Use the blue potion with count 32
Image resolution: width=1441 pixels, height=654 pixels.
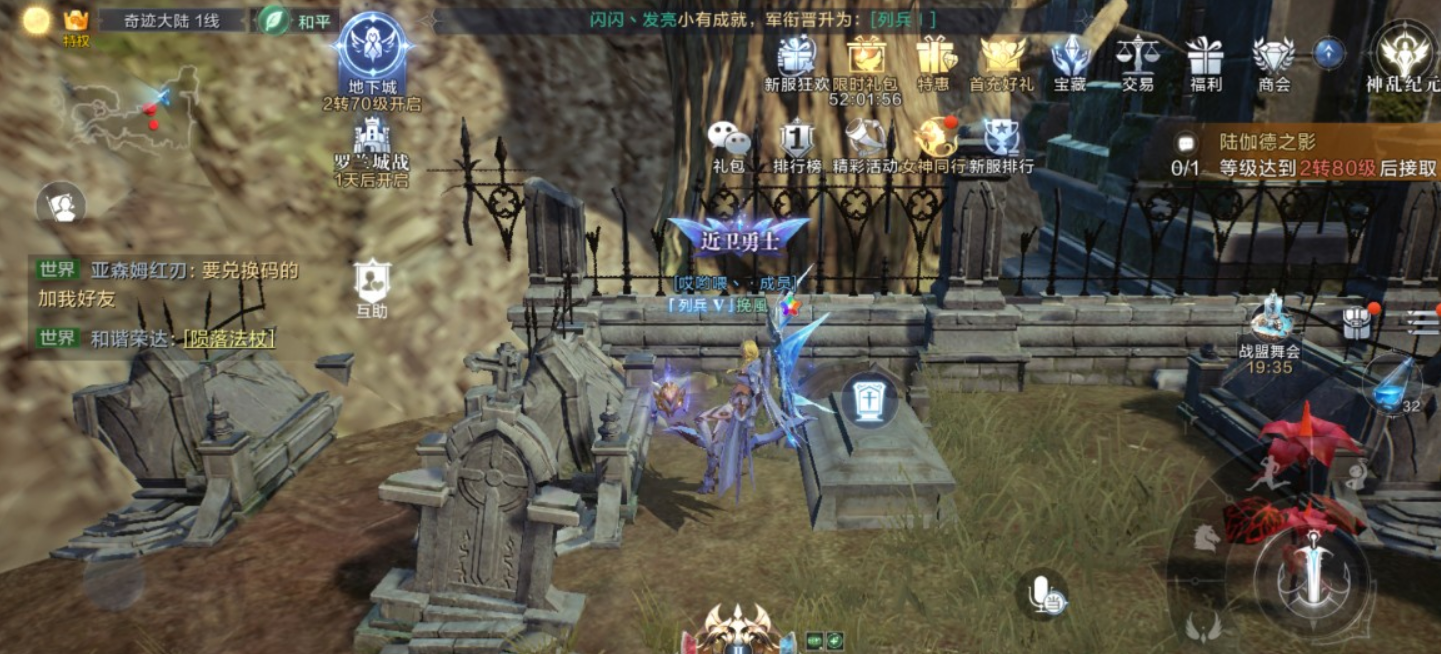coord(1393,383)
